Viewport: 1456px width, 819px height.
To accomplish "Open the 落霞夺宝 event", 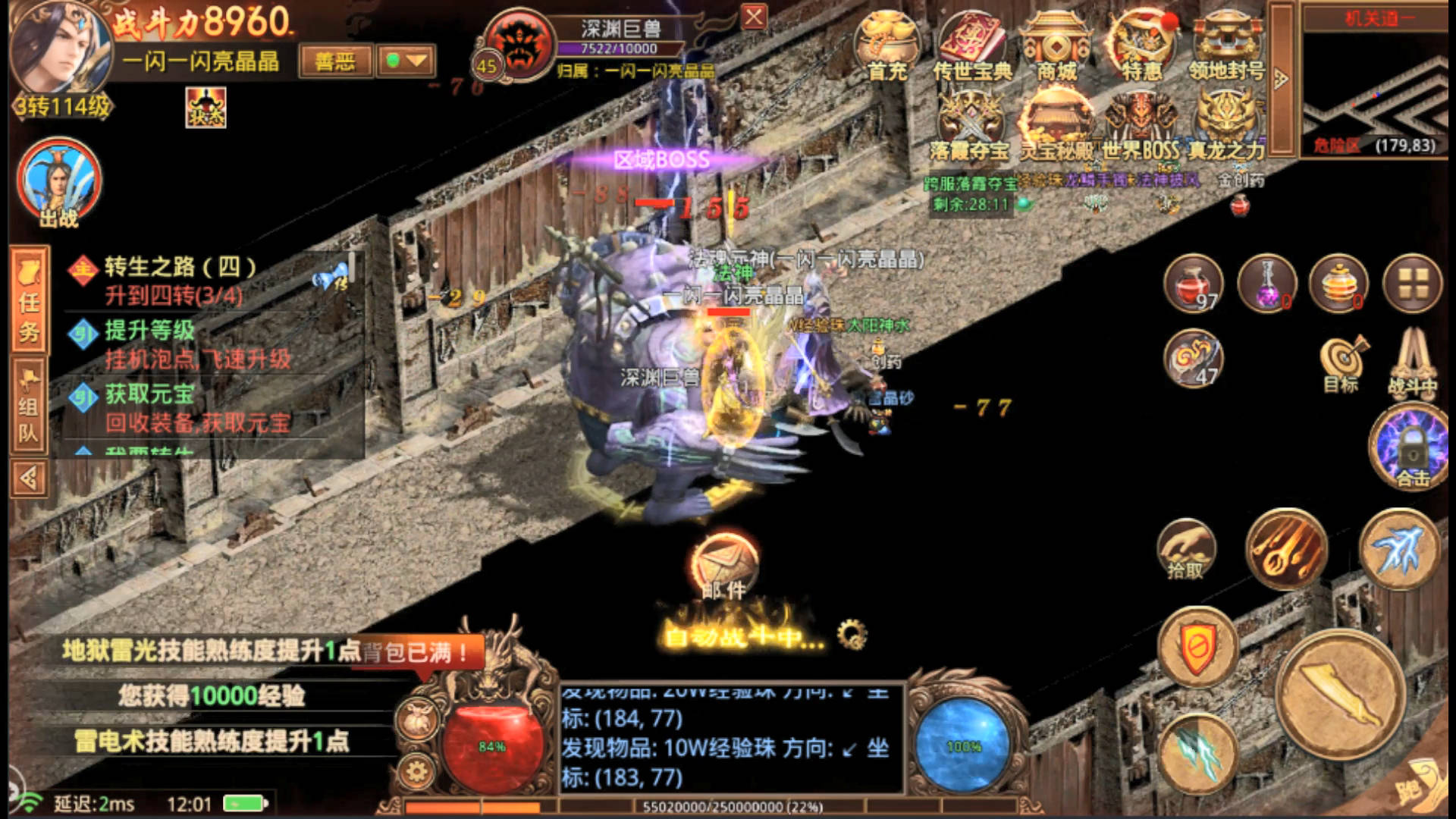I will (x=970, y=125).
